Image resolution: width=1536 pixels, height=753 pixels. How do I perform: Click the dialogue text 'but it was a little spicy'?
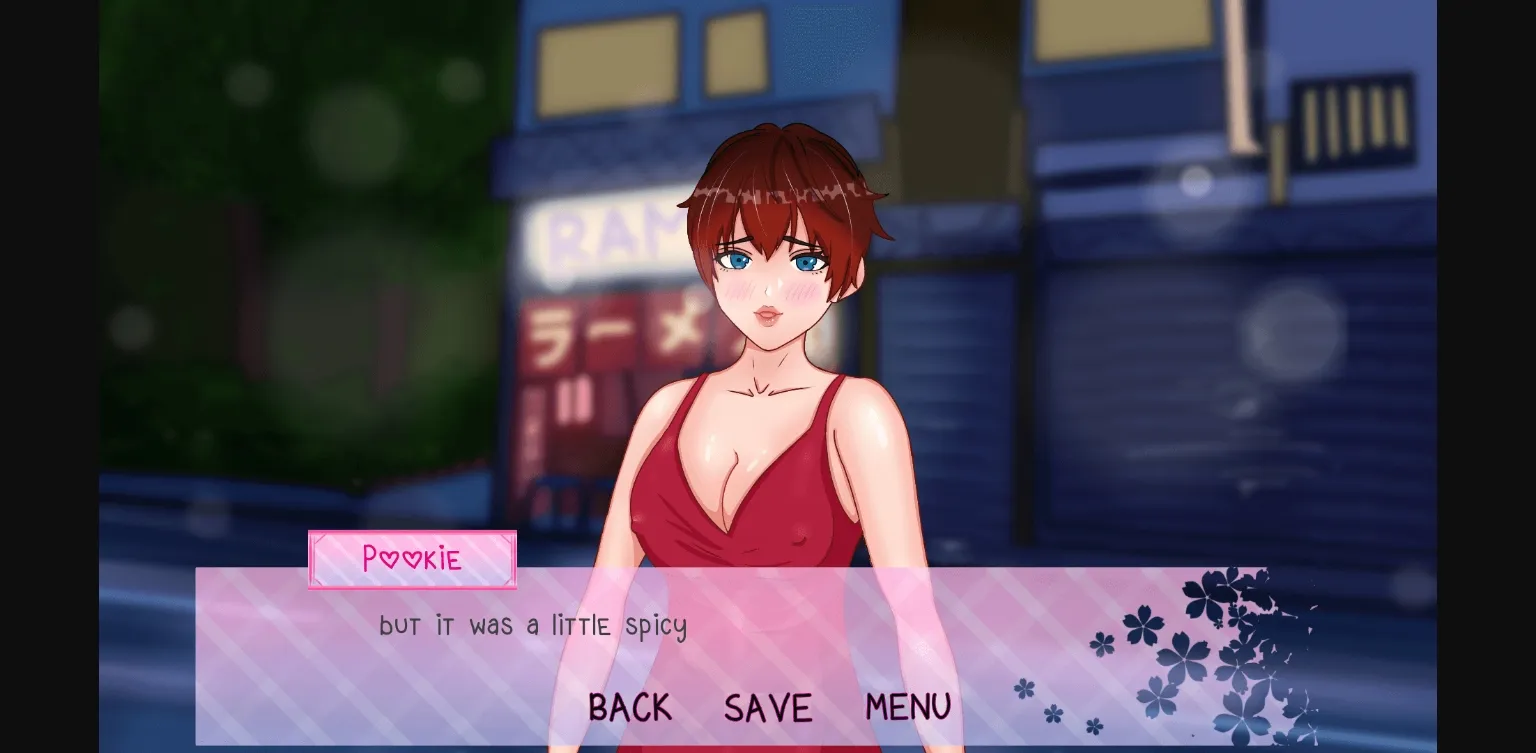click(x=532, y=625)
